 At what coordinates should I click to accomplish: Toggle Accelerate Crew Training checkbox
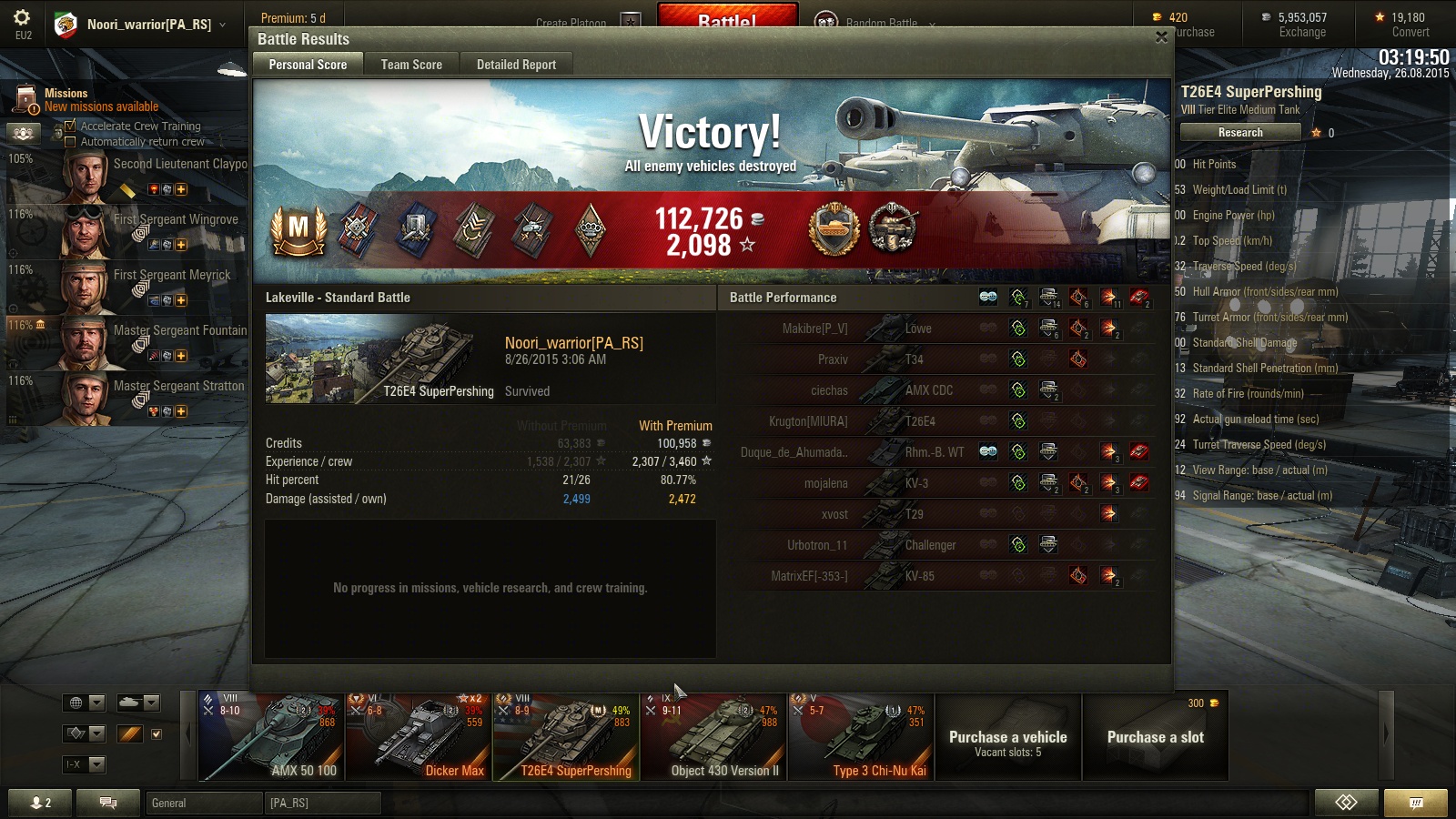(x=70, y=126)
